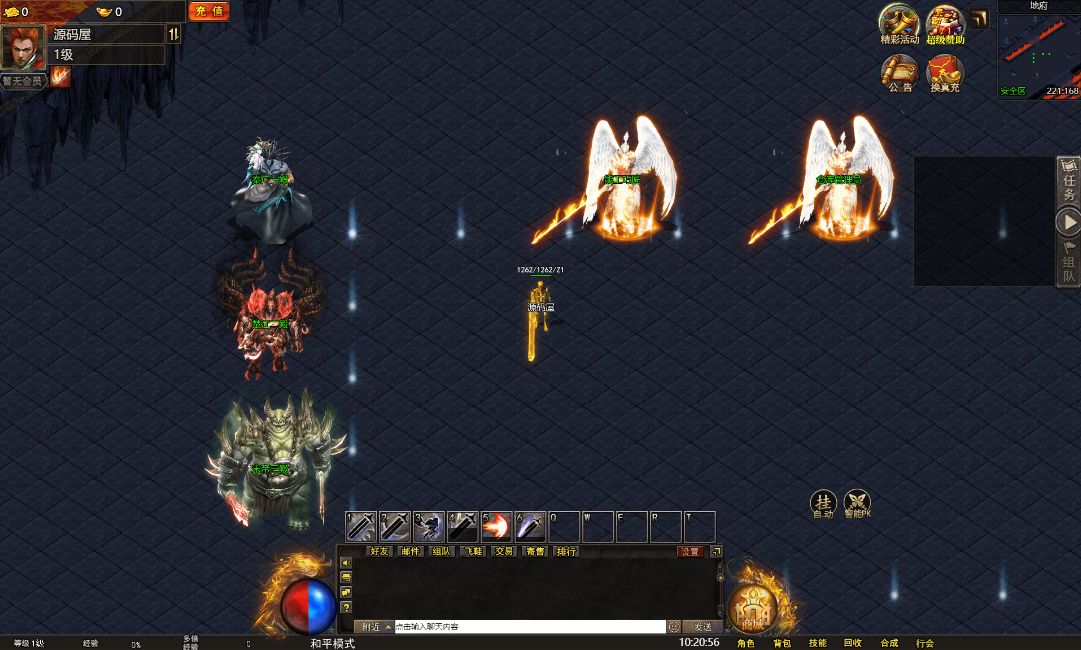Open the 充值 recharge button
This screenshot has width=1081, height=650.
[x=209, y=11]
